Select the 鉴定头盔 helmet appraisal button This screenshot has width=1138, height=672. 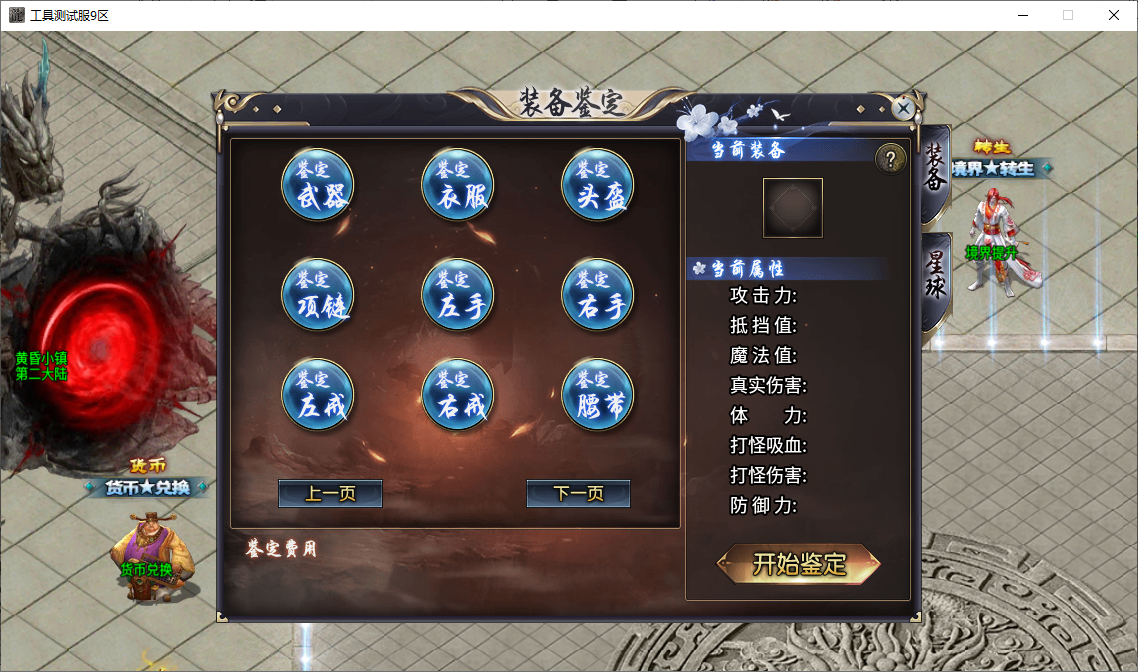[598, 185]
